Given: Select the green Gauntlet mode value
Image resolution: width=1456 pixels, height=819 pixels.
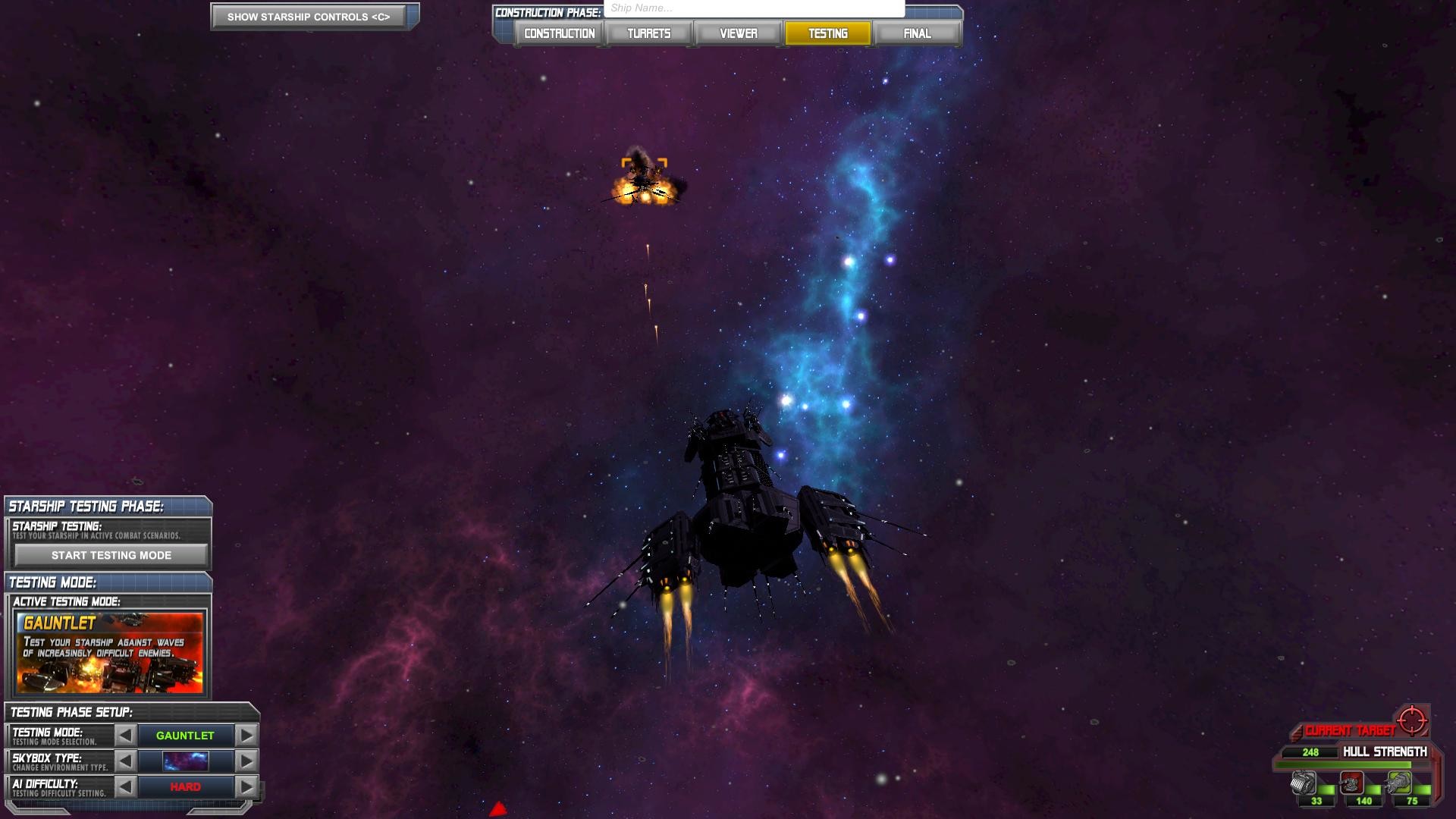Looking at the screenshot, I should point(185,735).
